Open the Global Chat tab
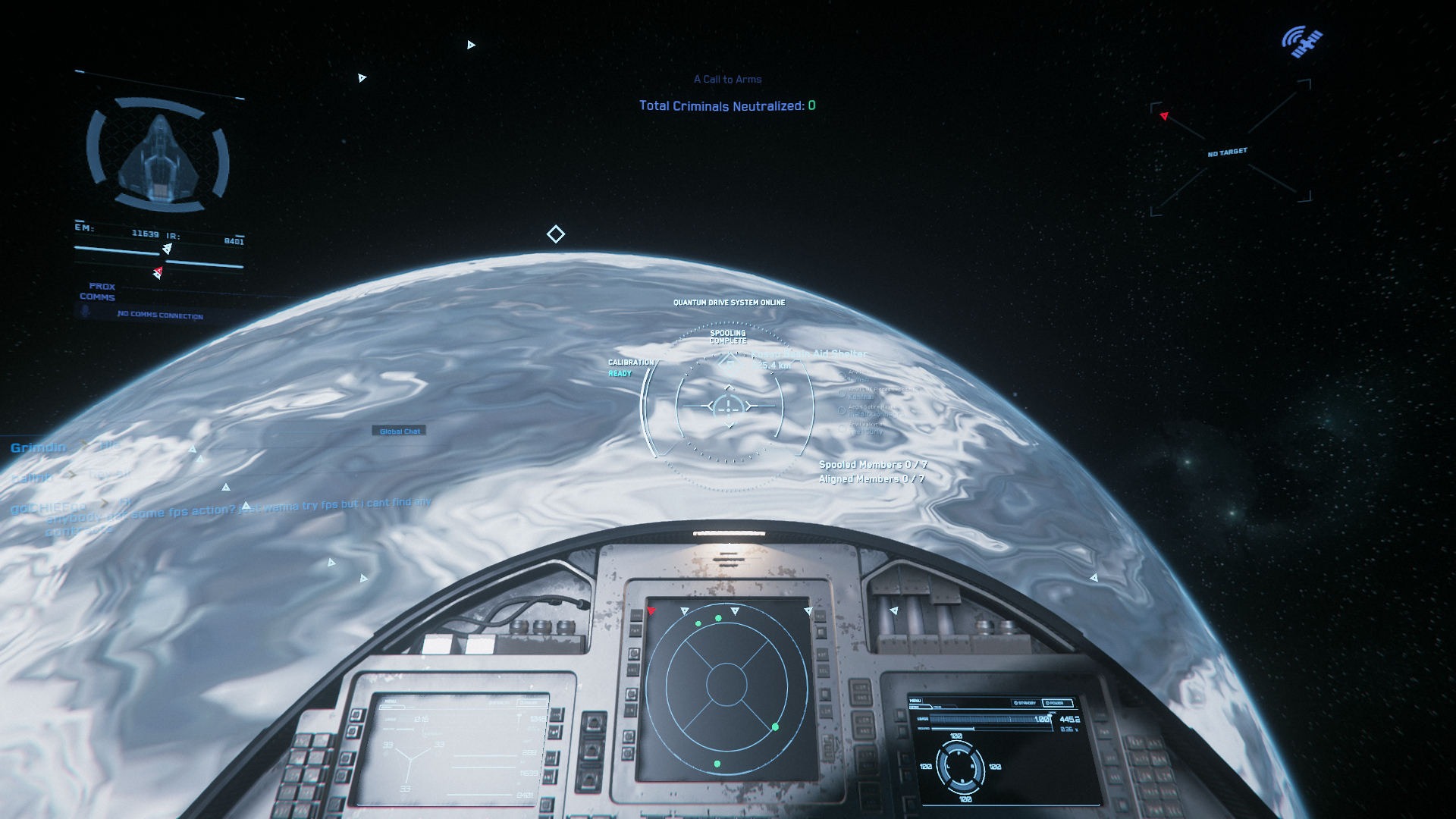Image resolution: width=1456 pixels, height=819 pixels. tap(399, 431)
